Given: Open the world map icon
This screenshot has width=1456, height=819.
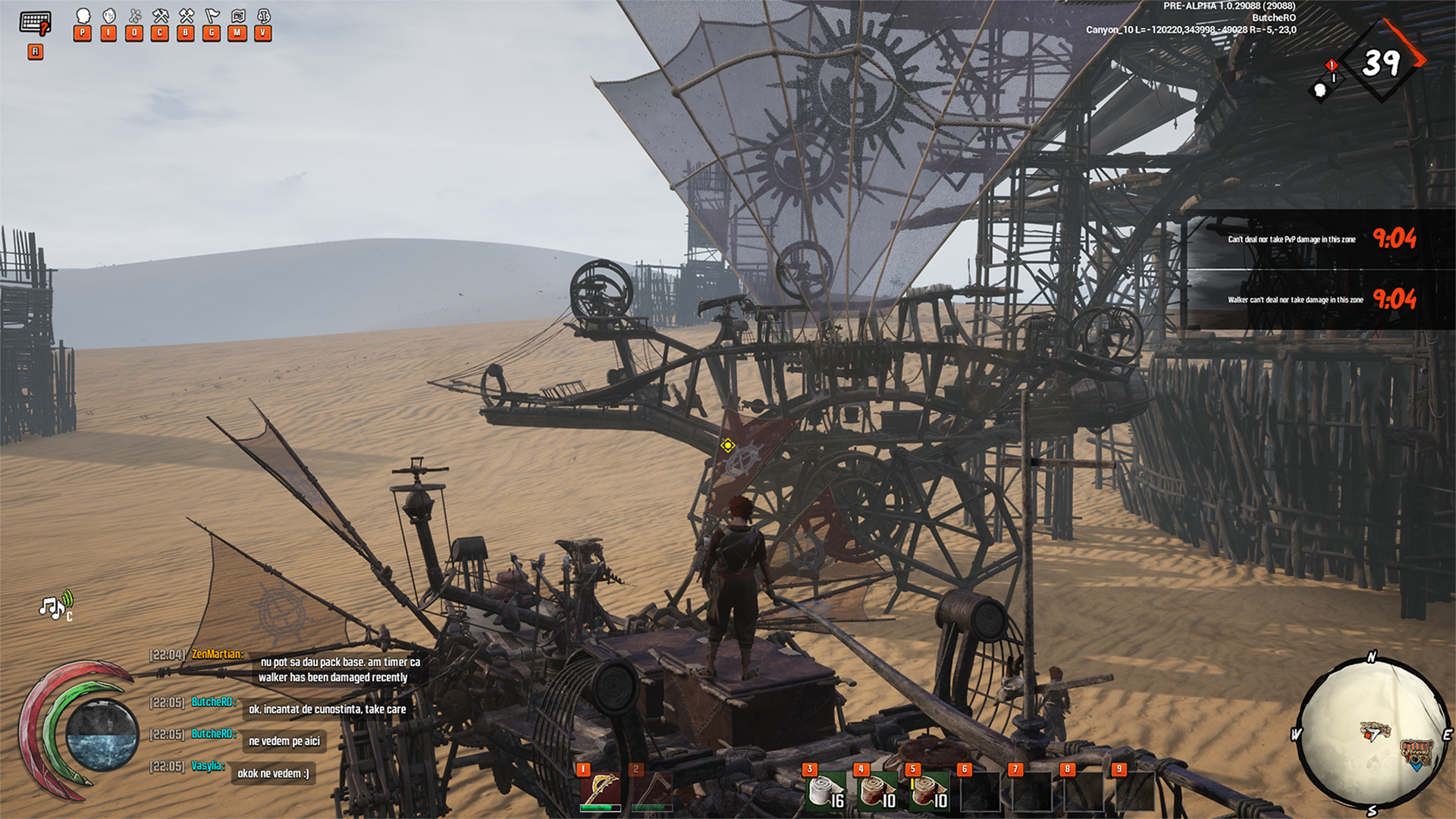Looking at the screenshot, I should 237,17.
